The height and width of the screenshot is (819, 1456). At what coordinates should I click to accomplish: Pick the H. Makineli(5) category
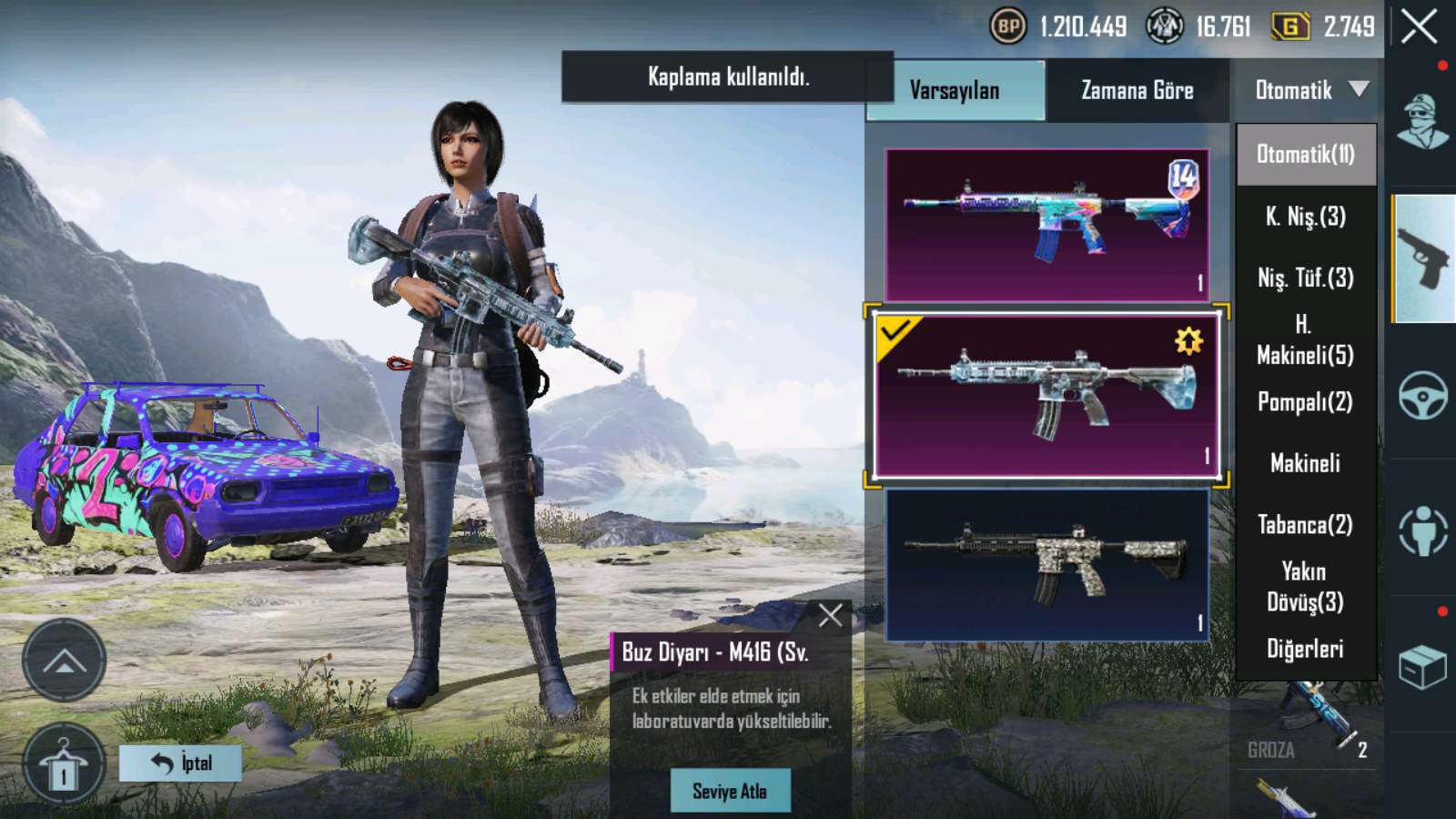click(1305, 339)
